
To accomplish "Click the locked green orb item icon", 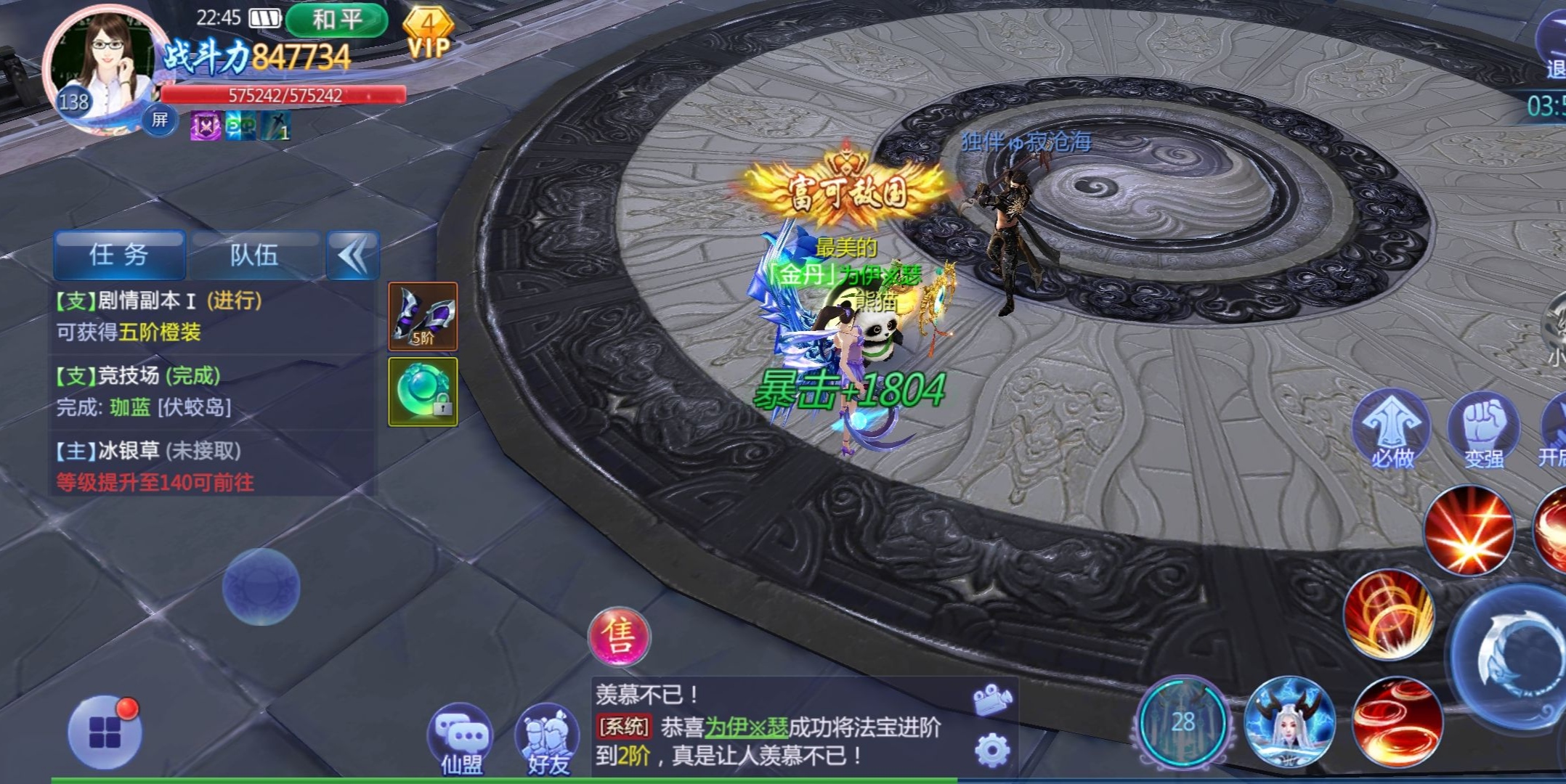I will tap(423, 392).
